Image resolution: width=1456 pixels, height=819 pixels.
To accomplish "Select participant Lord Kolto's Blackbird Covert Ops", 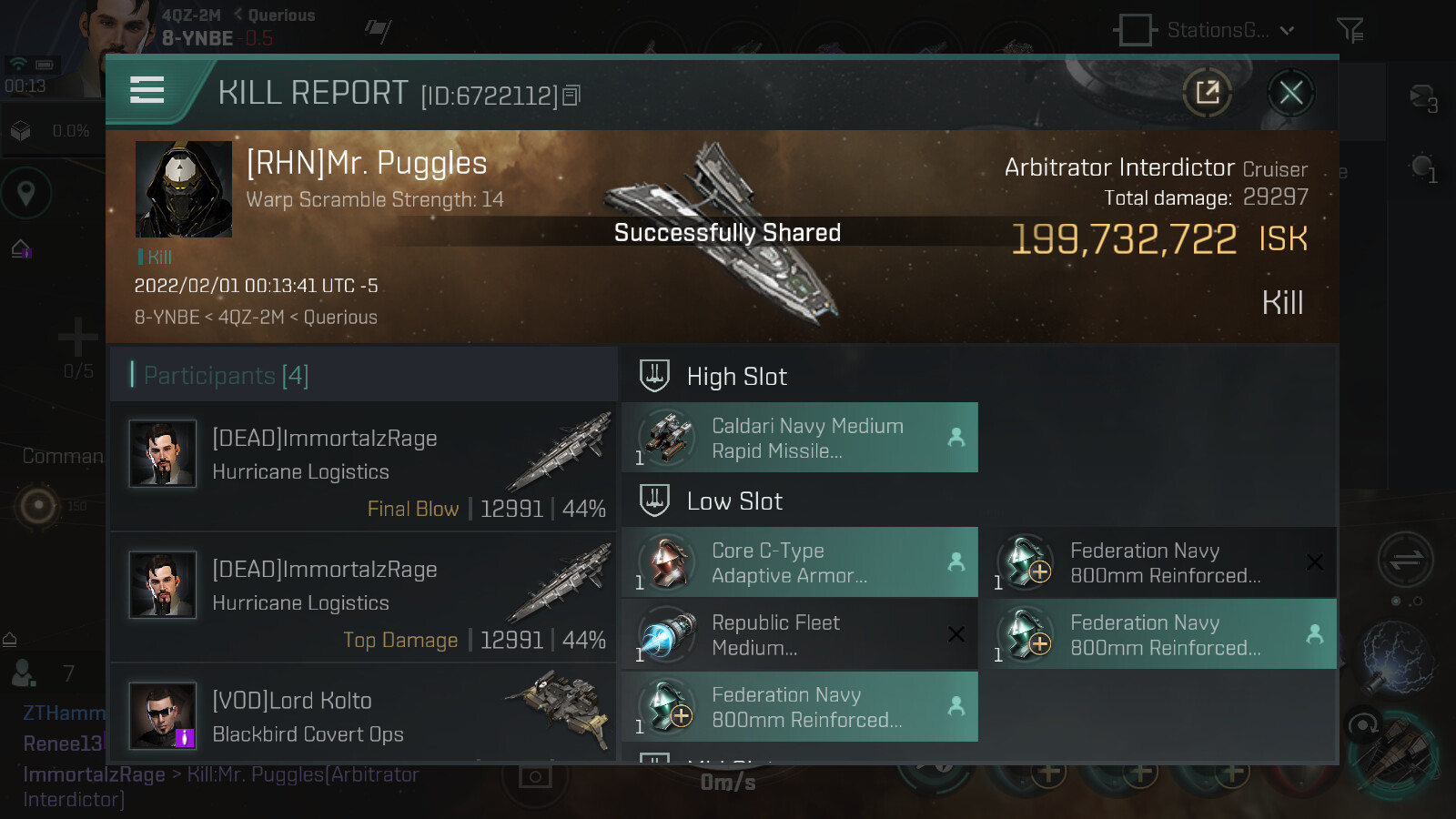I will [x=364, y=715].
